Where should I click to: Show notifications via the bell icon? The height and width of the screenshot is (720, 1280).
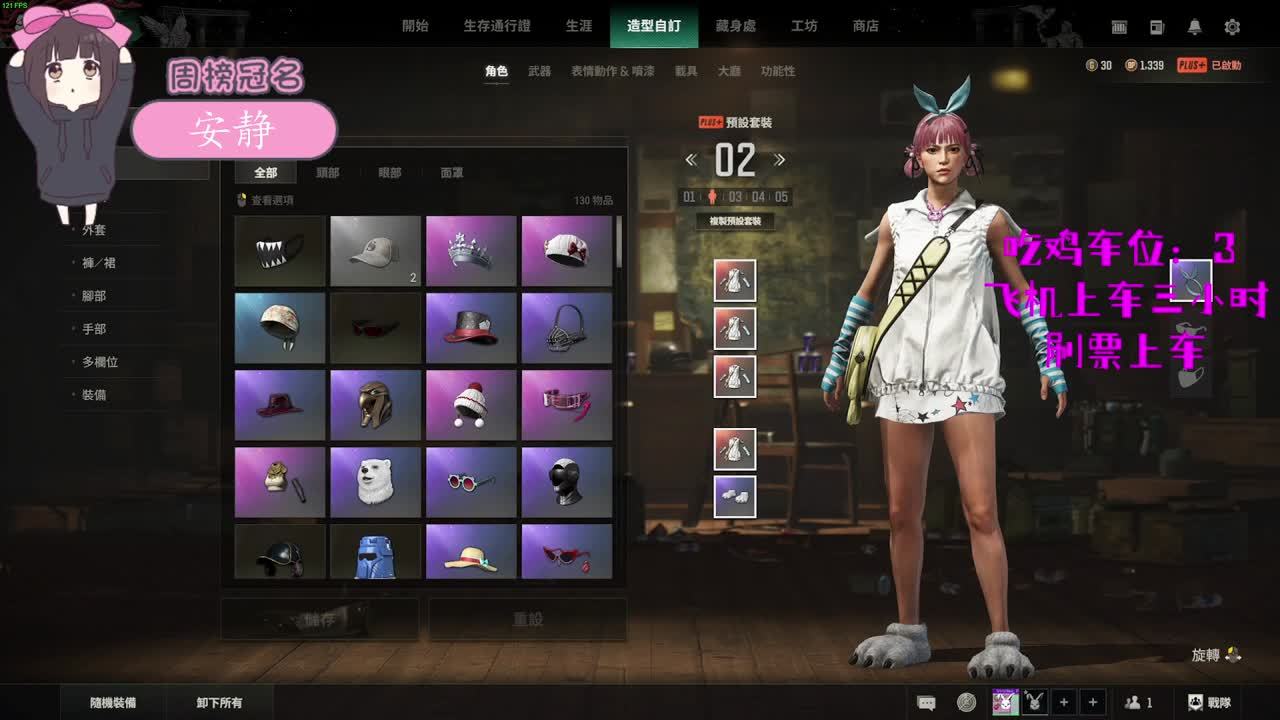coord(1194,27)
